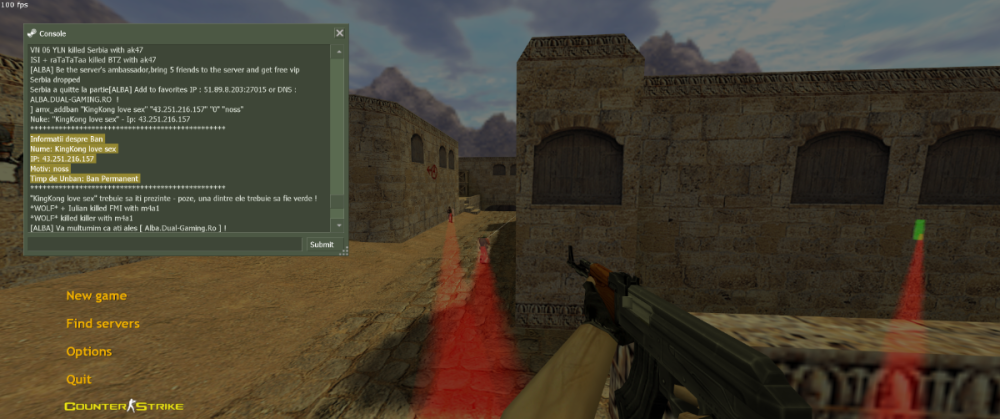This screenshot has height=419, width=1000.
Task: Close the Console window
Action: (339, 33)
